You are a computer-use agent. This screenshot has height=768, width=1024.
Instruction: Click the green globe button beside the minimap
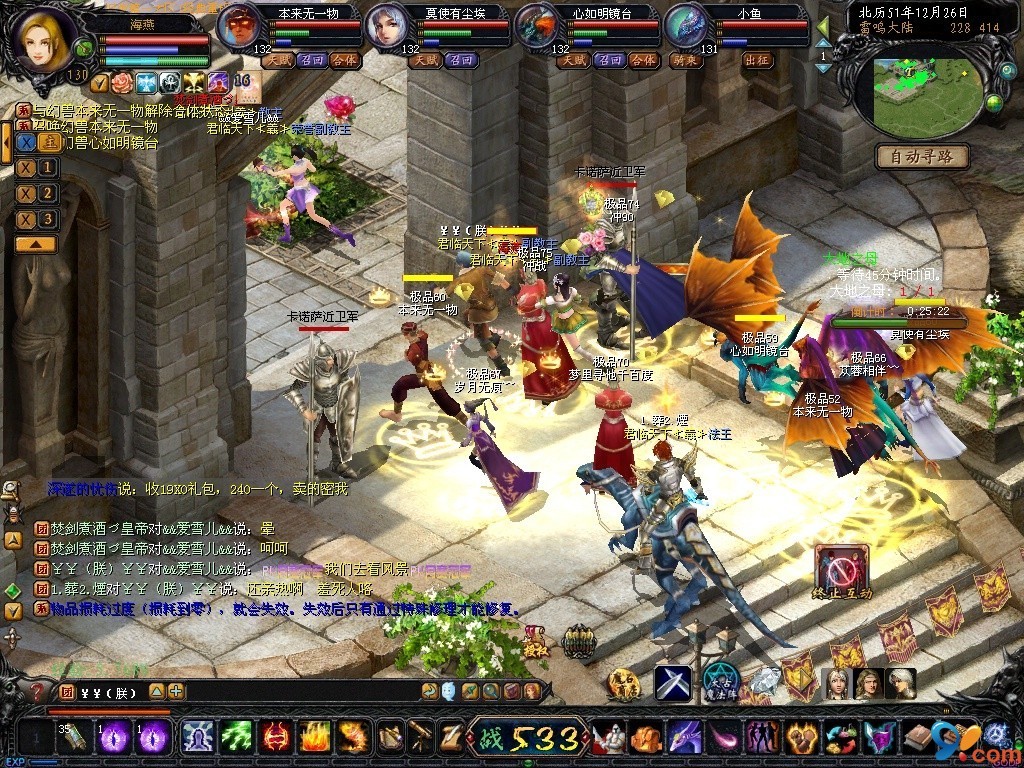point(994,102)
